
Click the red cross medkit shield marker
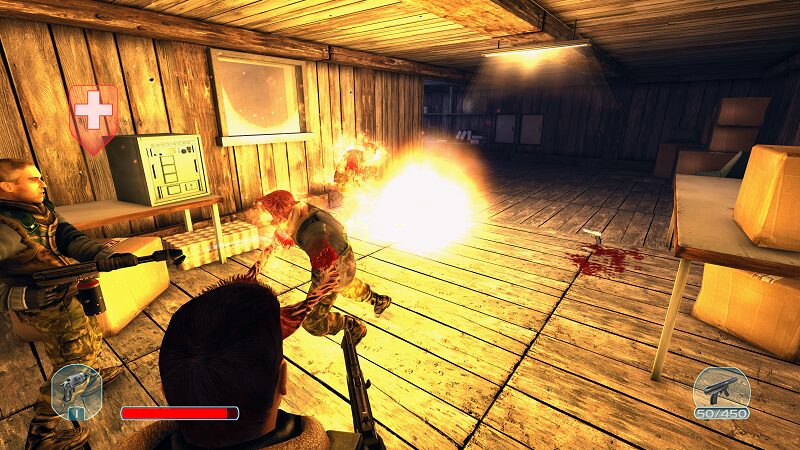pyautogui.click(x=93, y=114)
